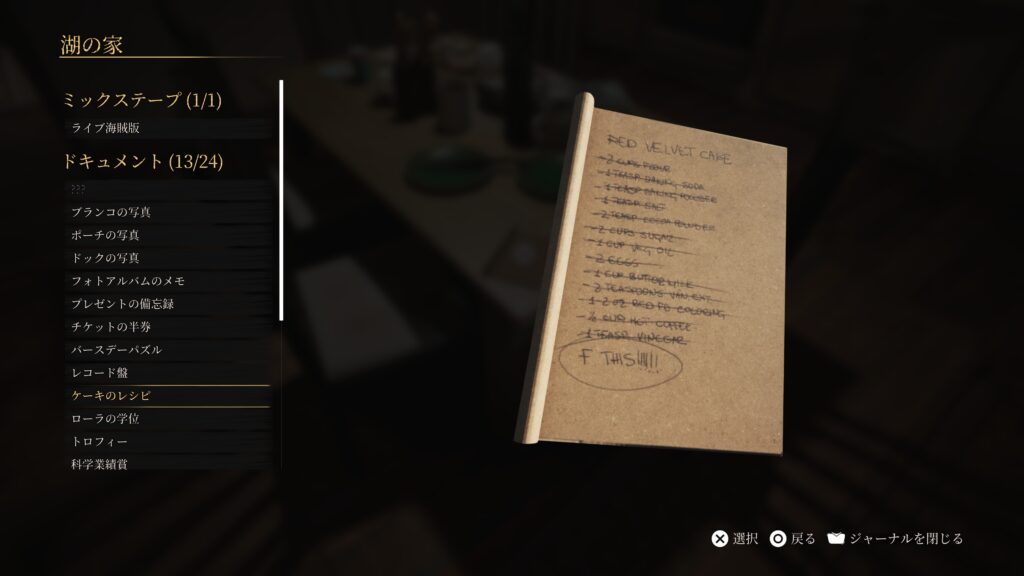Open チケットの半券 document
Viewport: 1024px width, 576px height.
click(x=111, y=327)
